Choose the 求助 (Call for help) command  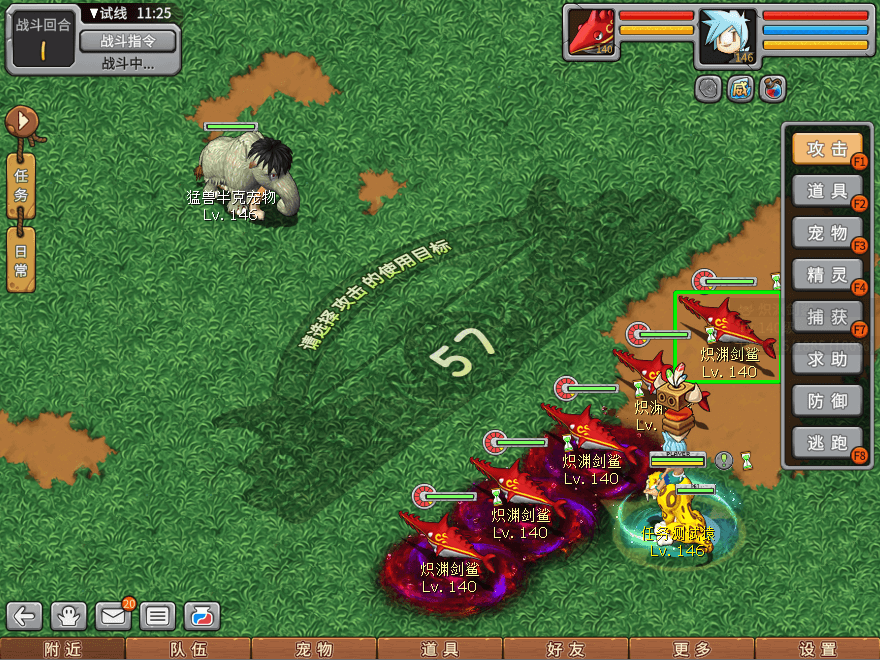pos(827,359)
